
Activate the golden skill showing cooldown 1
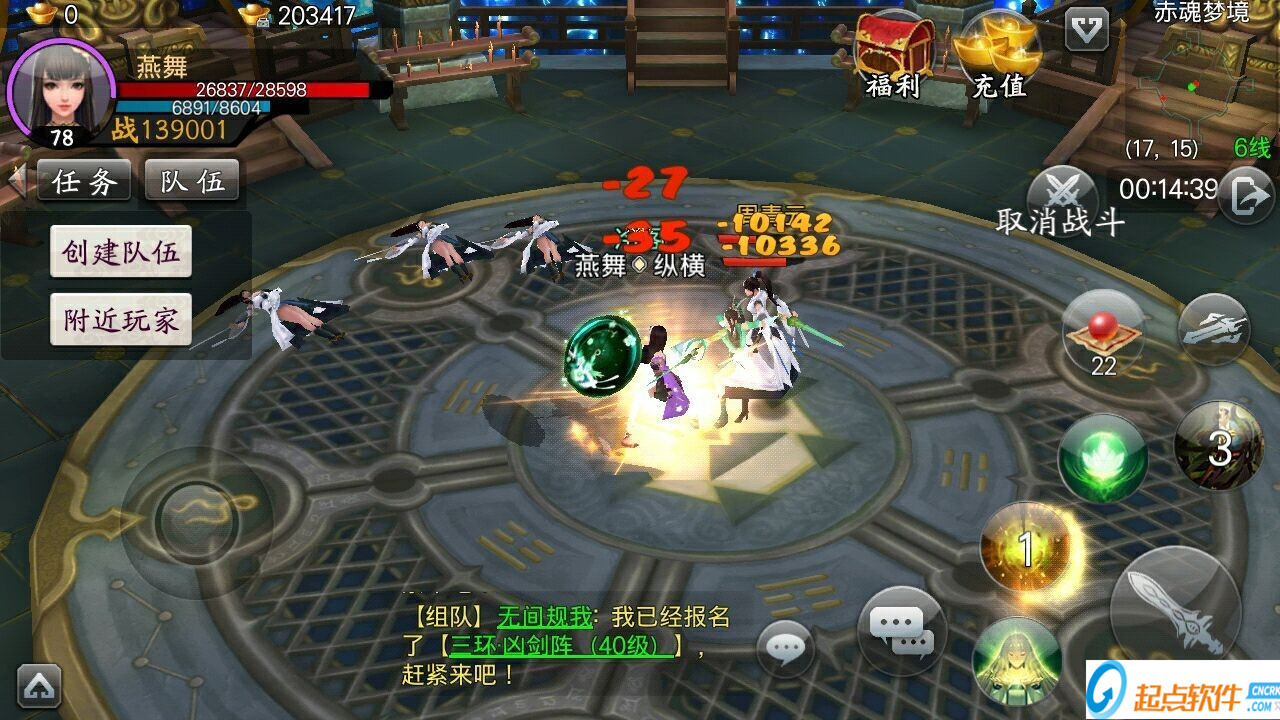tap(1025, 547)
